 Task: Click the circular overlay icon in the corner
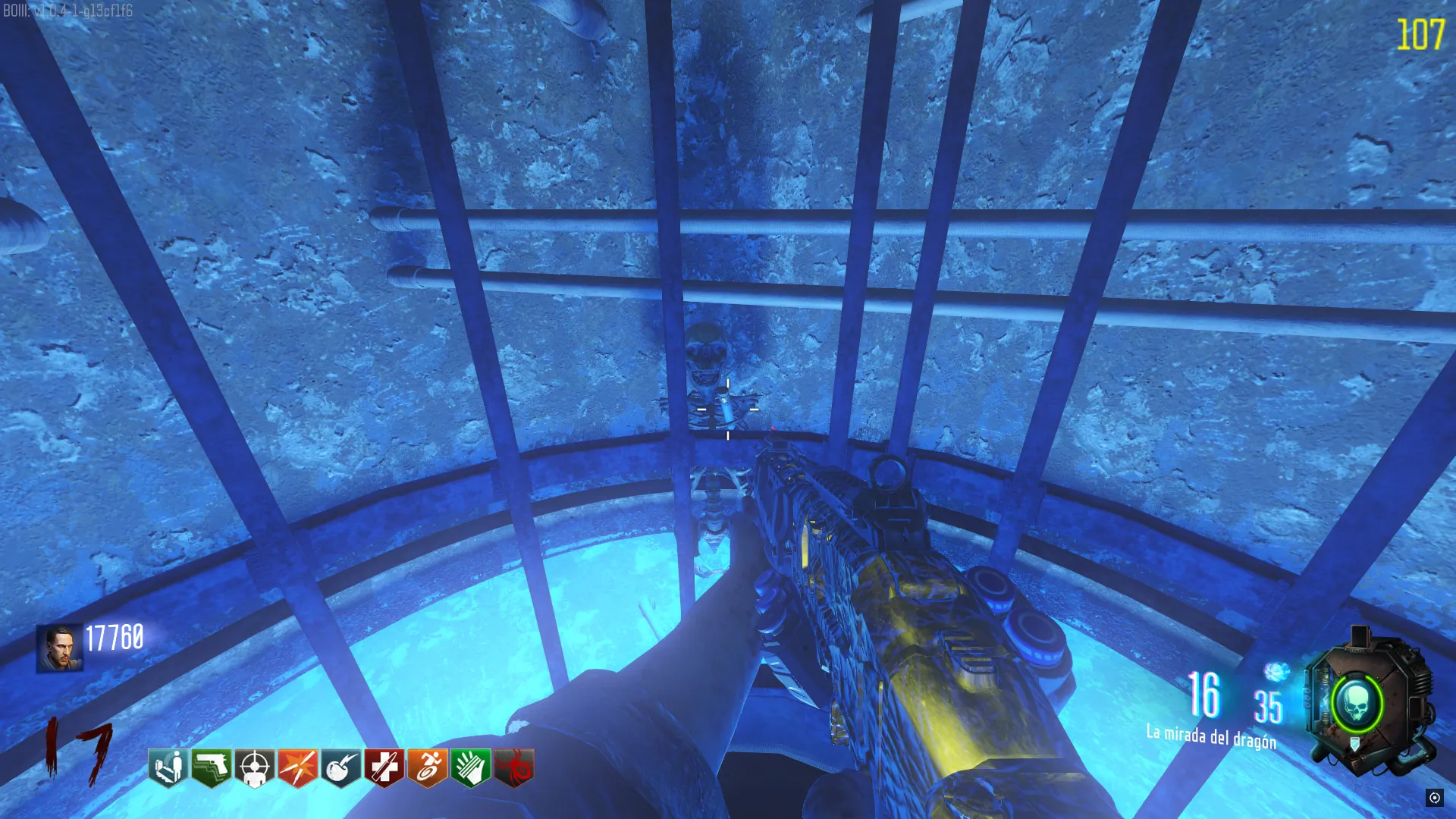coord(1434,797)
